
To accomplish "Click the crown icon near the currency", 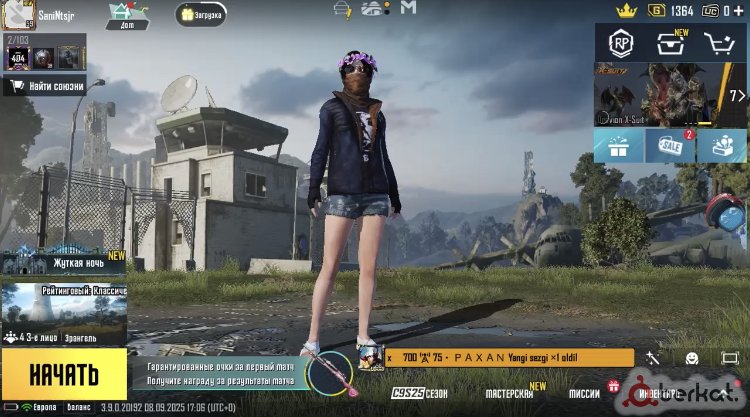I will pos(627,10).
